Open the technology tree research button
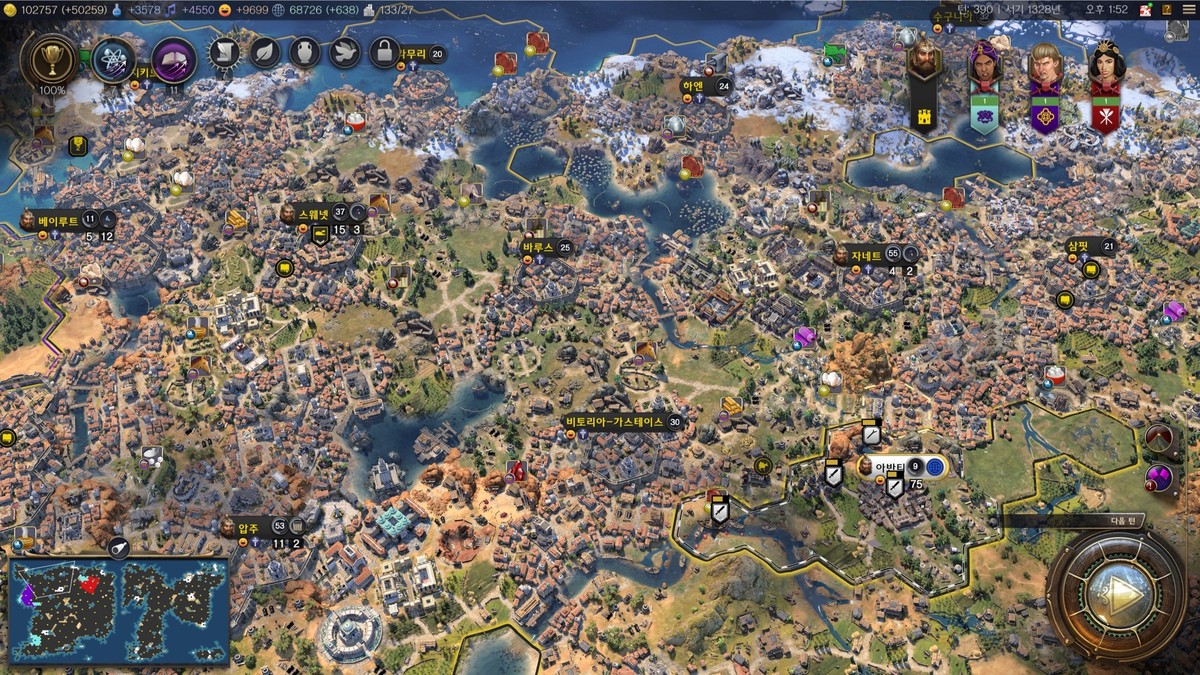The width and height of the screenshot is (1200, 675). [113, 61]
